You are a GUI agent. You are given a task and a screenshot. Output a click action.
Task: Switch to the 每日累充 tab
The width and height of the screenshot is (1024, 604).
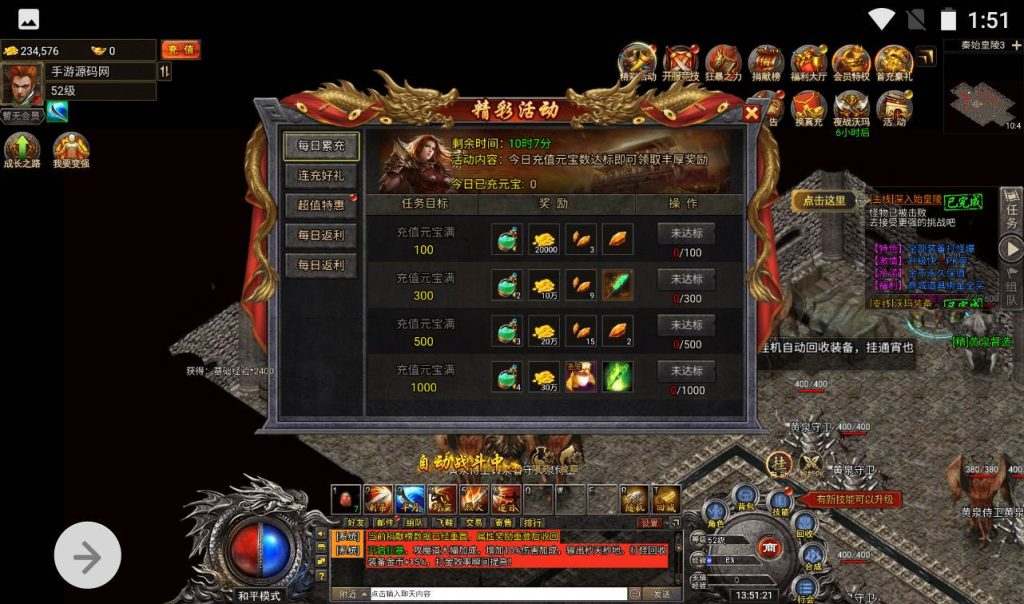pos(320,146)
